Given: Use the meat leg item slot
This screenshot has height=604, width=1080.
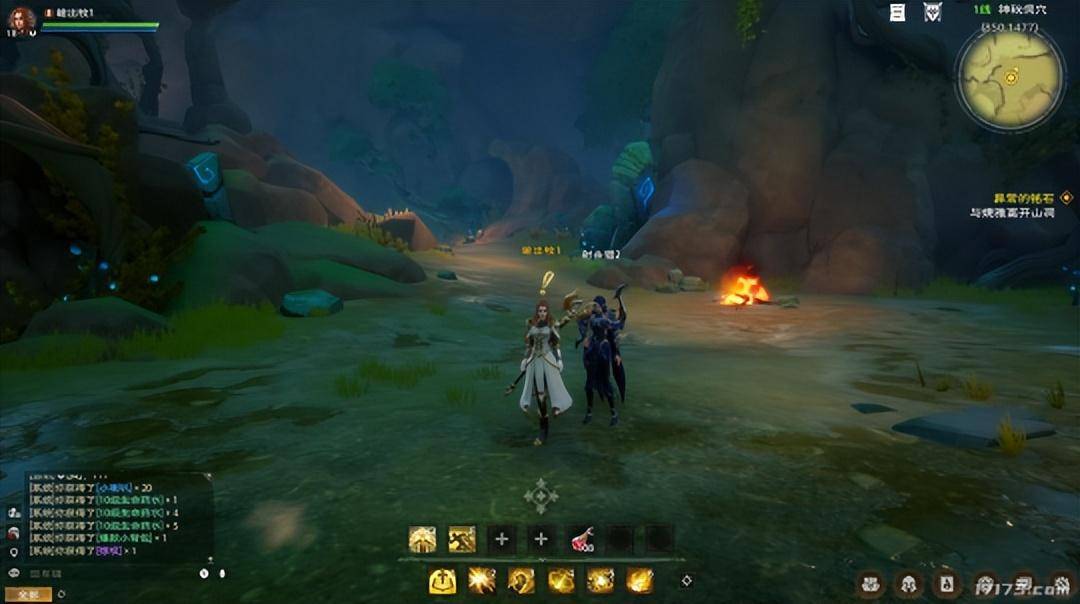Looking at the screenshot, I should [x=581, y=540].
